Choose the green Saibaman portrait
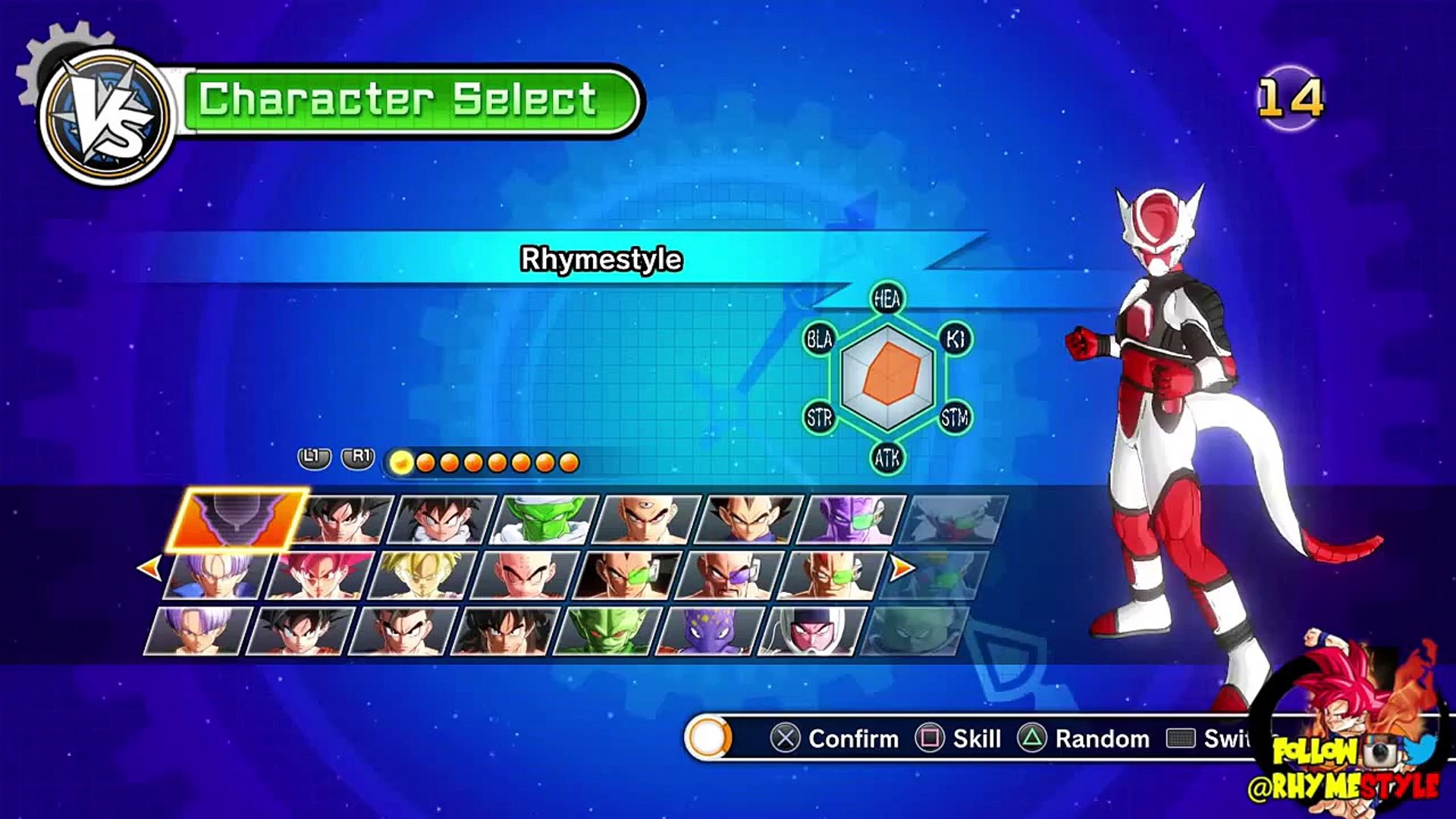This screenshot has height=819, width=1456. [x=607, y=631]
